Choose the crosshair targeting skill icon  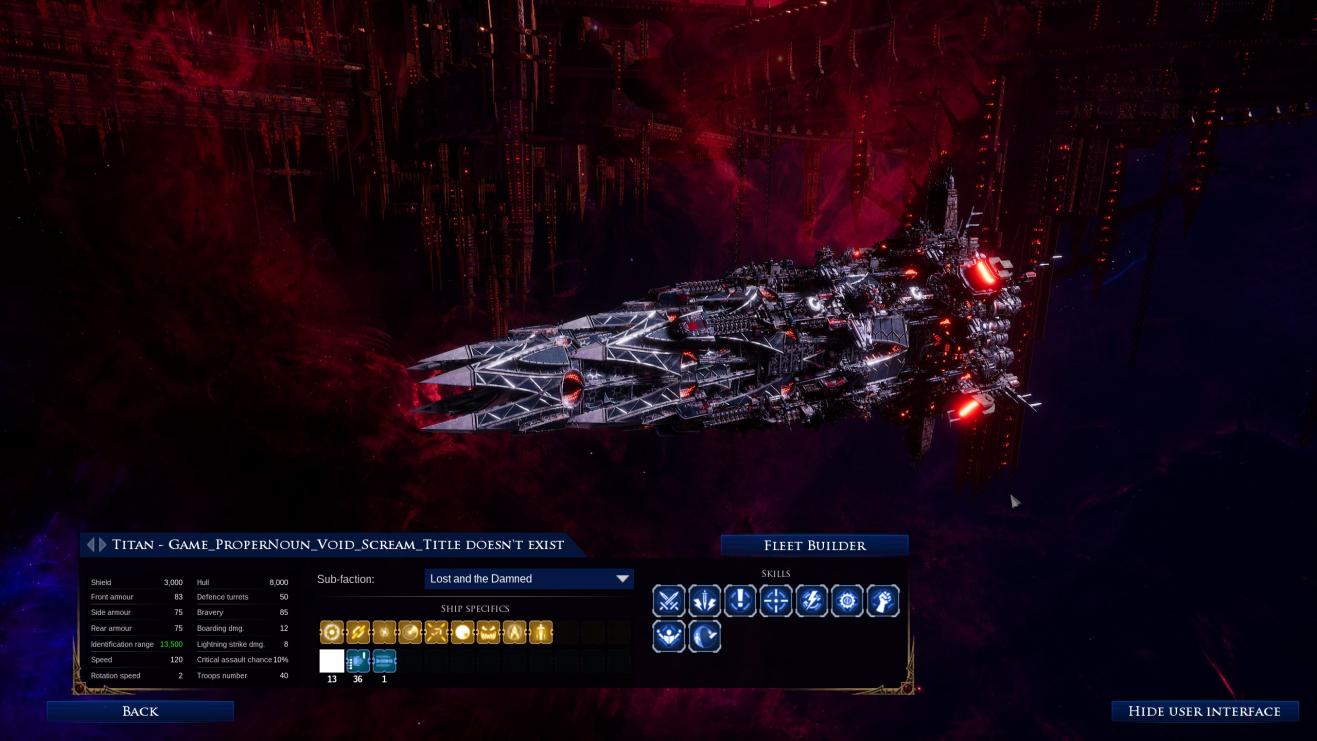(776, 601)
